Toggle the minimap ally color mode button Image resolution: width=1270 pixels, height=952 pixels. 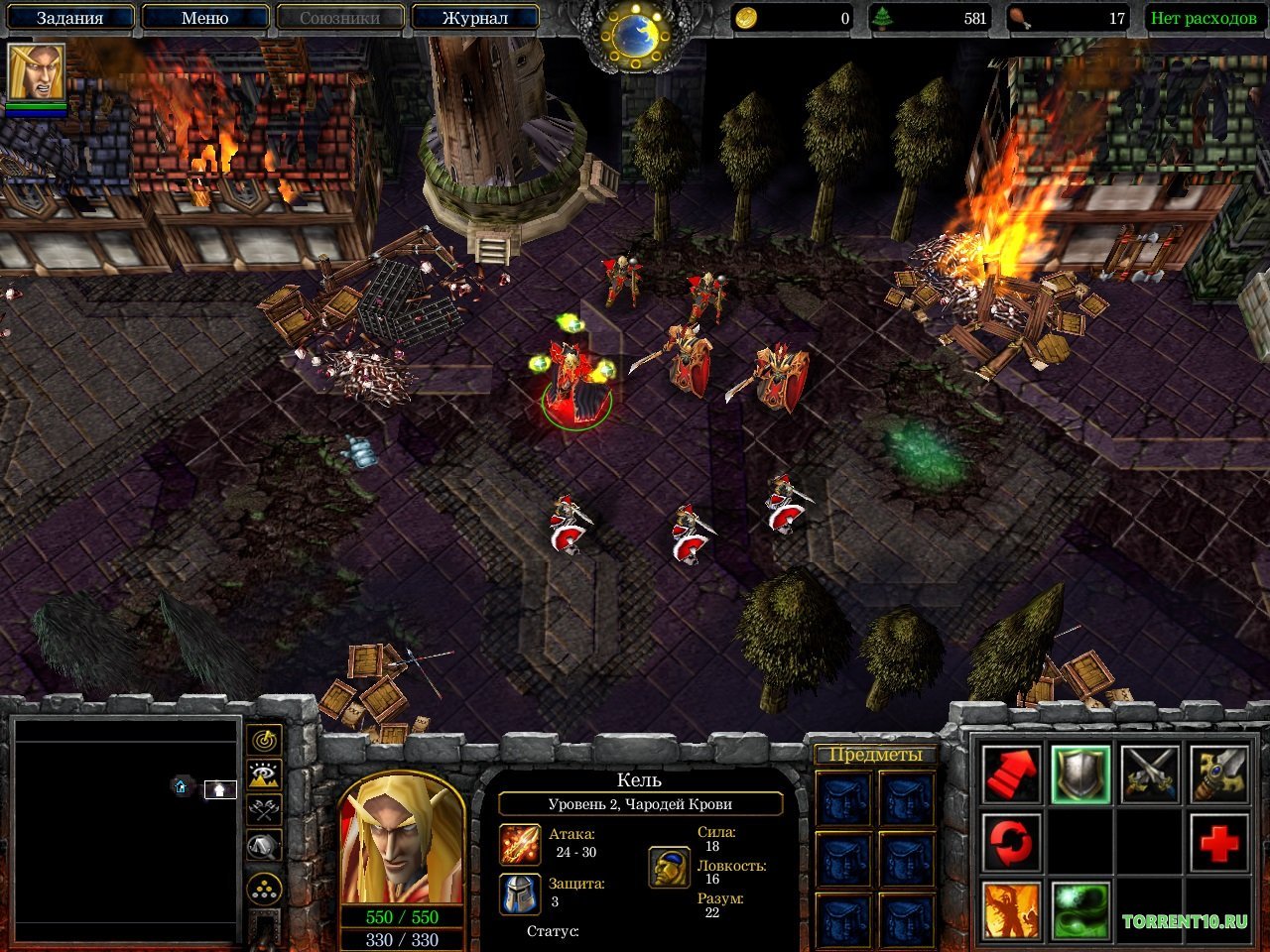tap(264, 810)
